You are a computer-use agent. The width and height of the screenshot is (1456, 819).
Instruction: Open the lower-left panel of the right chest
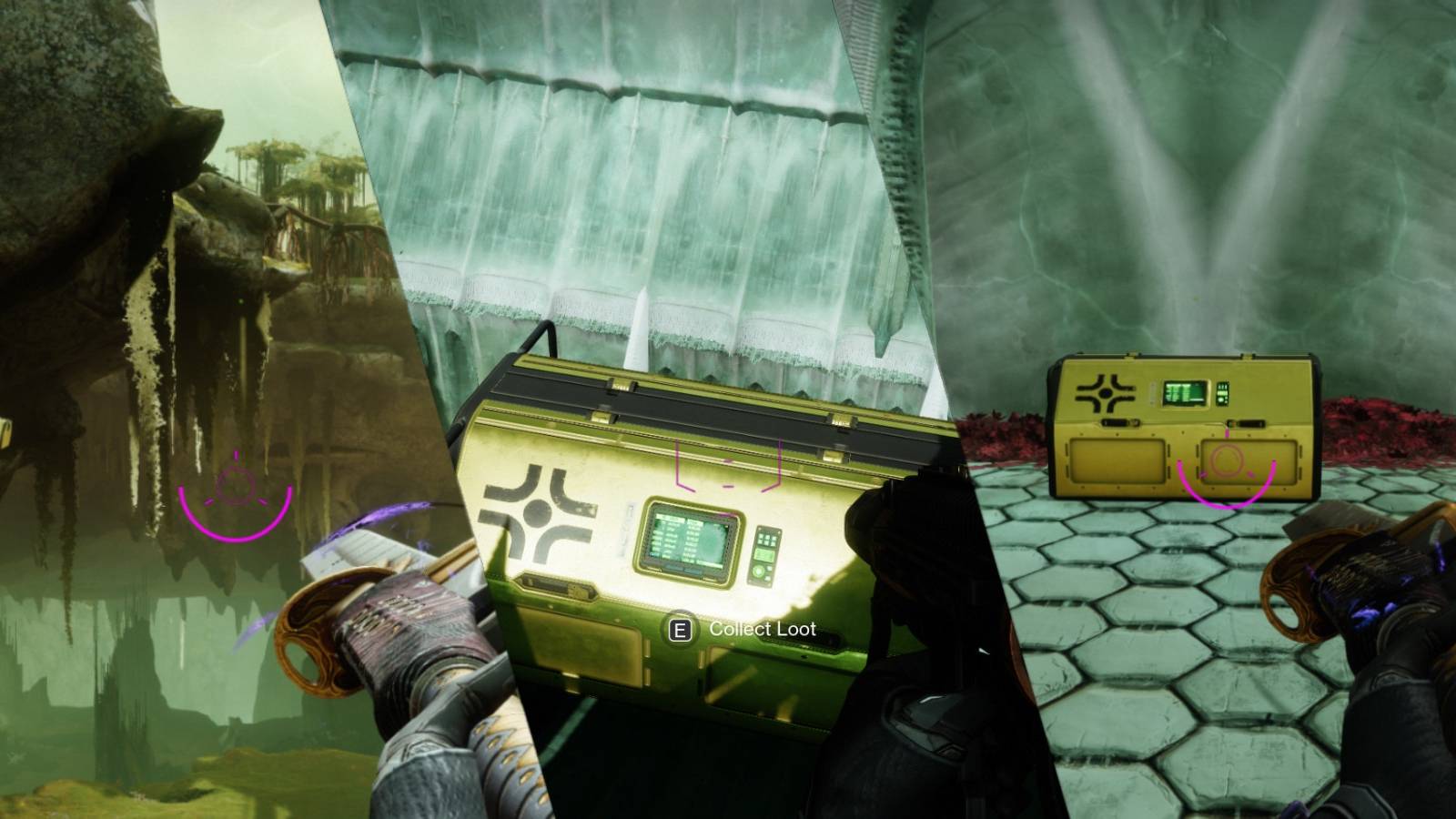[x=1116, y=460]
